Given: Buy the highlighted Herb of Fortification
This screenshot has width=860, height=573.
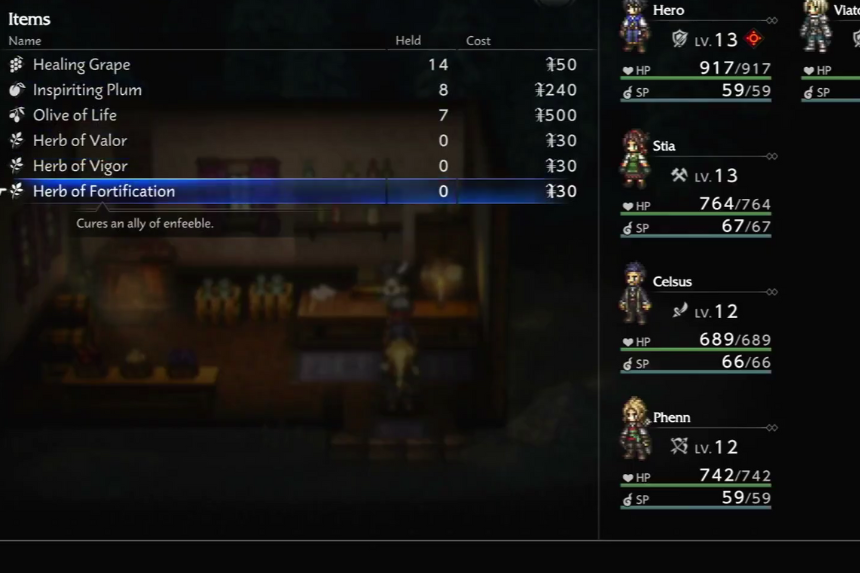Looking at the screenshot, I should 104,191.
